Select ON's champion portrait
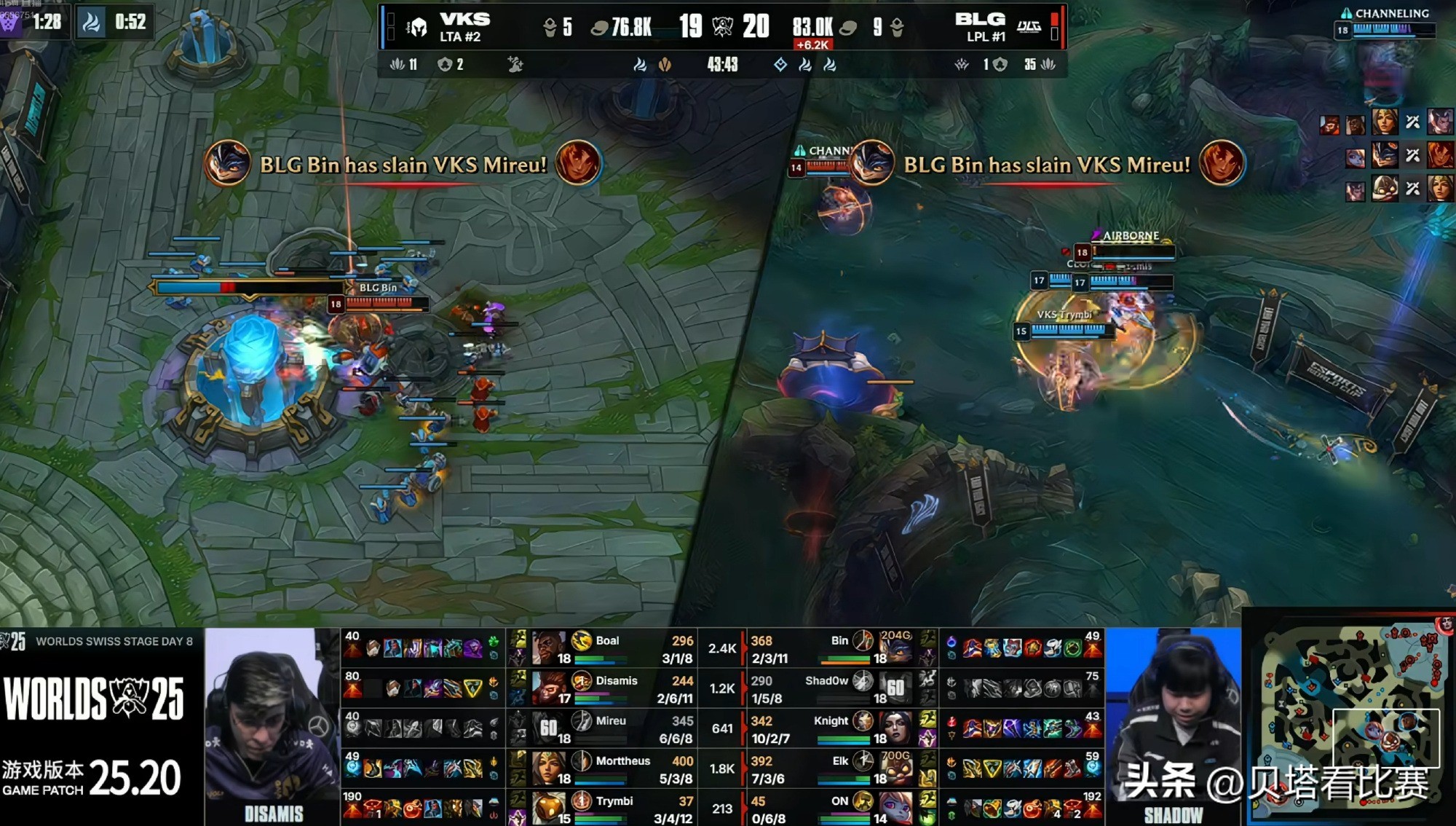This screenshot has width=1456, height=826. pos(895,809)
